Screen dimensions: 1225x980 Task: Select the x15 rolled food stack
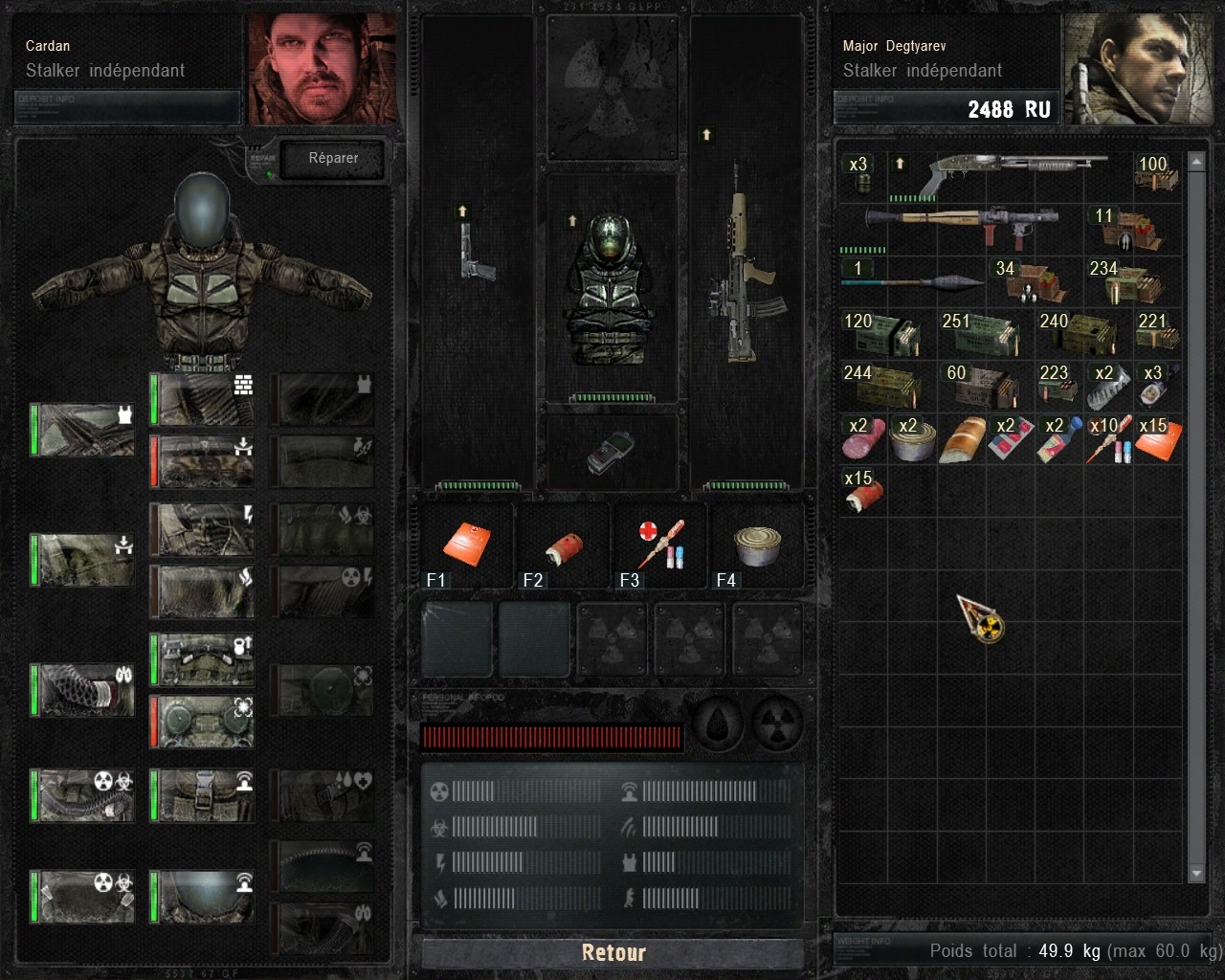(862, 491)
